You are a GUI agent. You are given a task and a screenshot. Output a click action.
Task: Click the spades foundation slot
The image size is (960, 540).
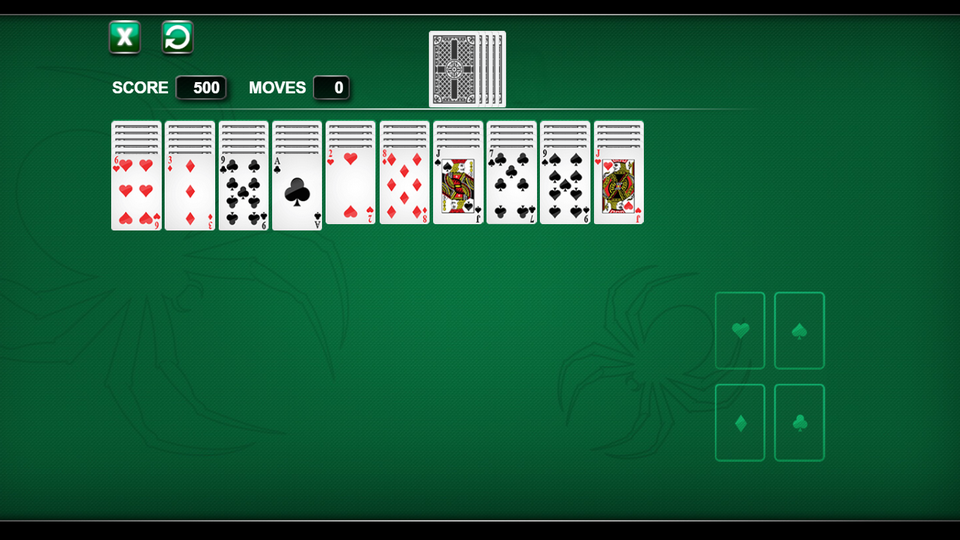(799, 330)
